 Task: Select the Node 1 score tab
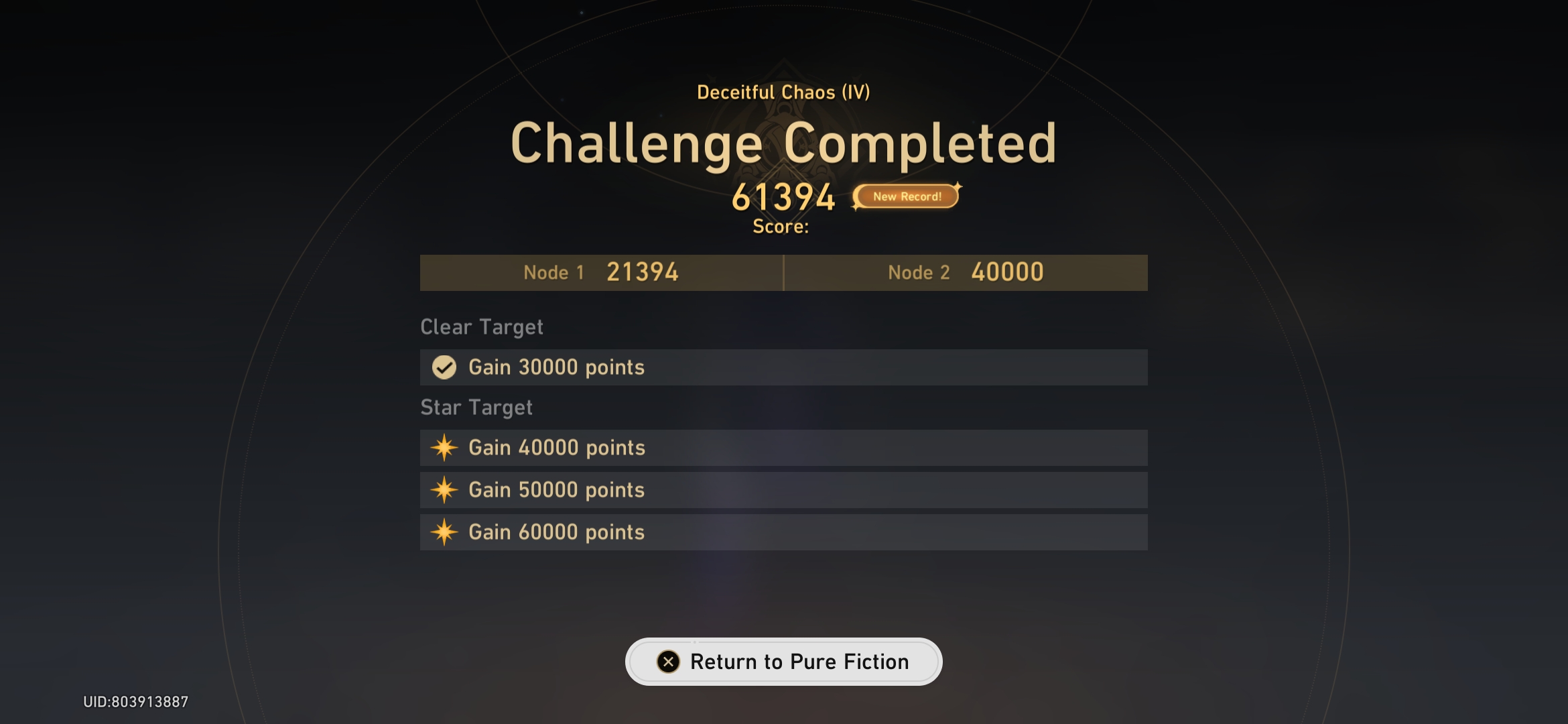click(x=601, y=272)
